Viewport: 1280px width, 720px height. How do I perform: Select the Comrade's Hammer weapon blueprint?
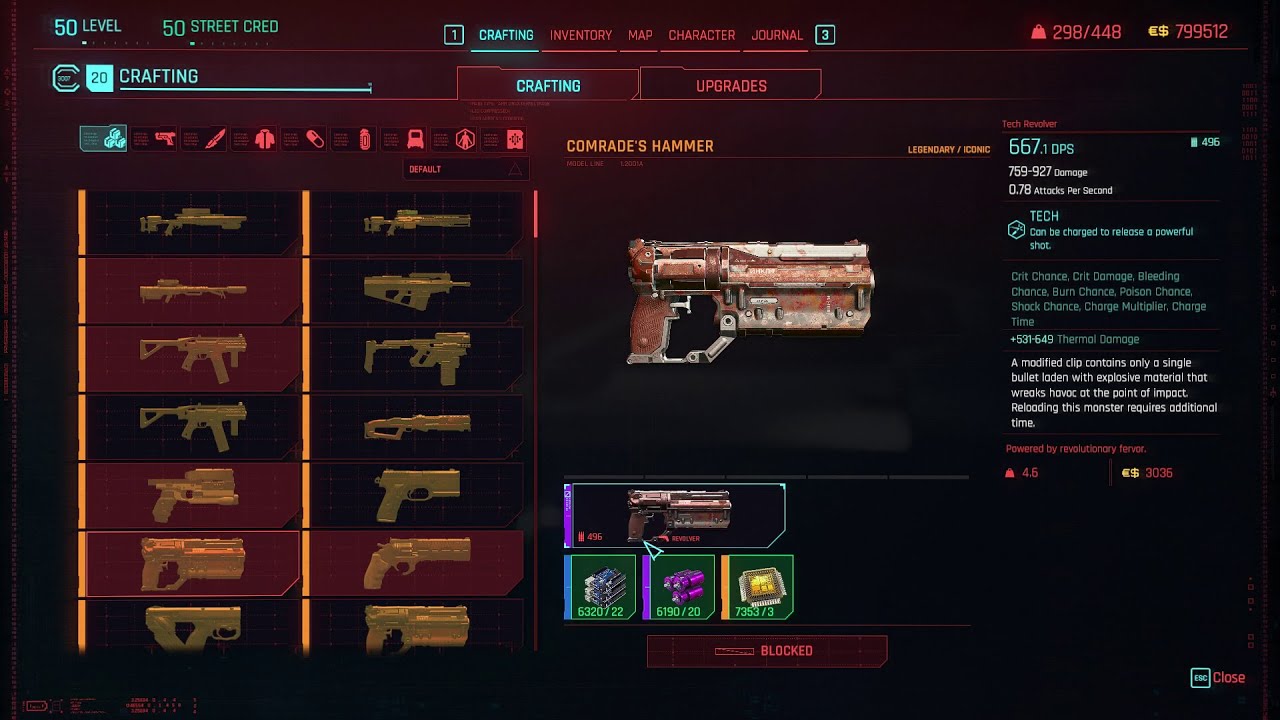click(190, 565)
